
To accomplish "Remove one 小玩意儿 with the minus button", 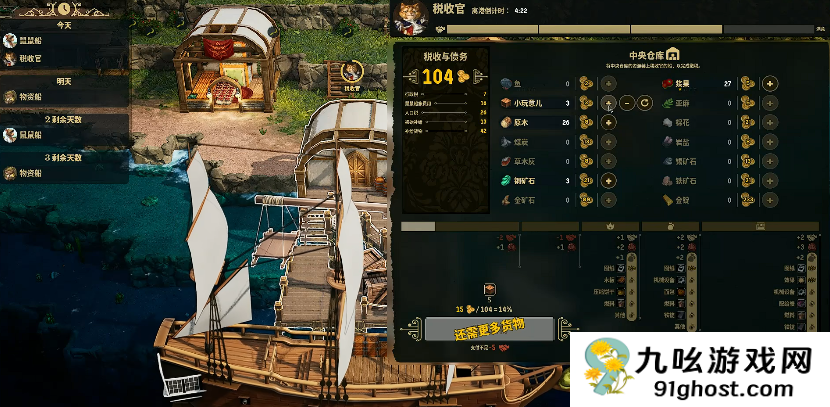I will click(626, 103).
